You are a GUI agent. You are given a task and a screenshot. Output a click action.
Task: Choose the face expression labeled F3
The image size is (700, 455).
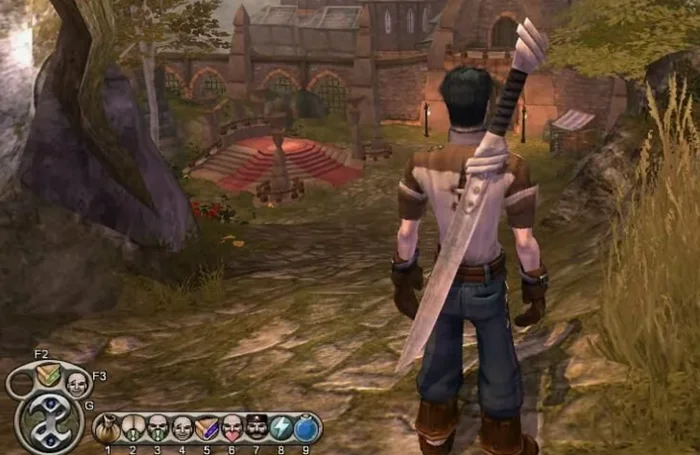click(77, 382)
